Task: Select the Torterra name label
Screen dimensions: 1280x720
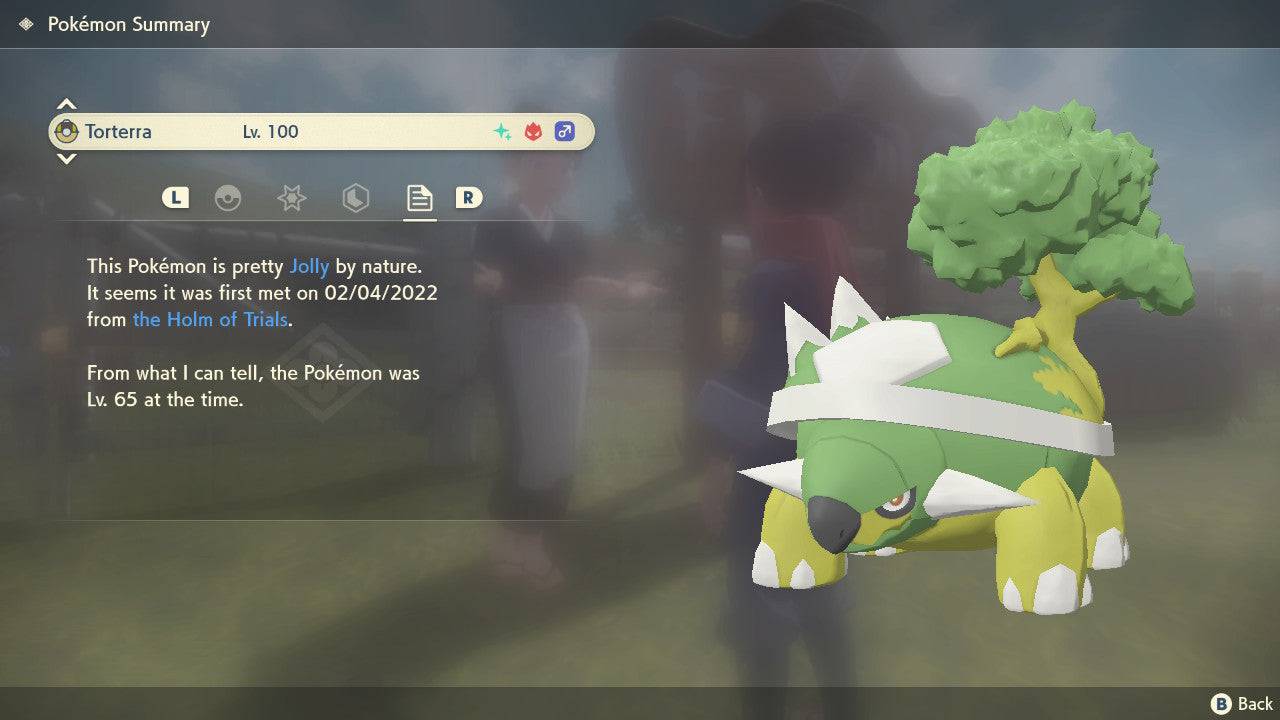Action: [118, 131]
